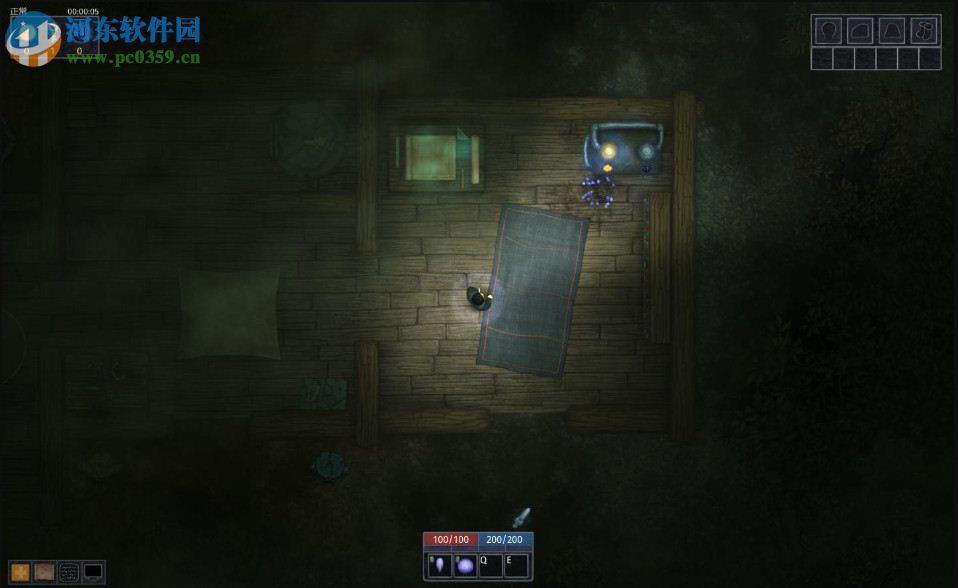Select the empty E ability slot

point(516,566)
